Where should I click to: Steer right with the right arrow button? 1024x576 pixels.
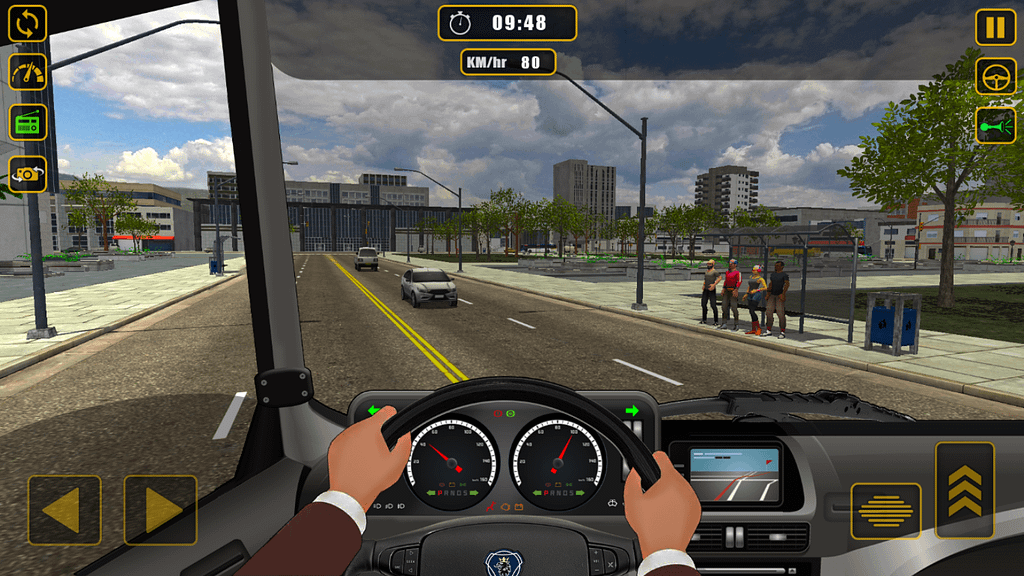click(x=160, y=510)
